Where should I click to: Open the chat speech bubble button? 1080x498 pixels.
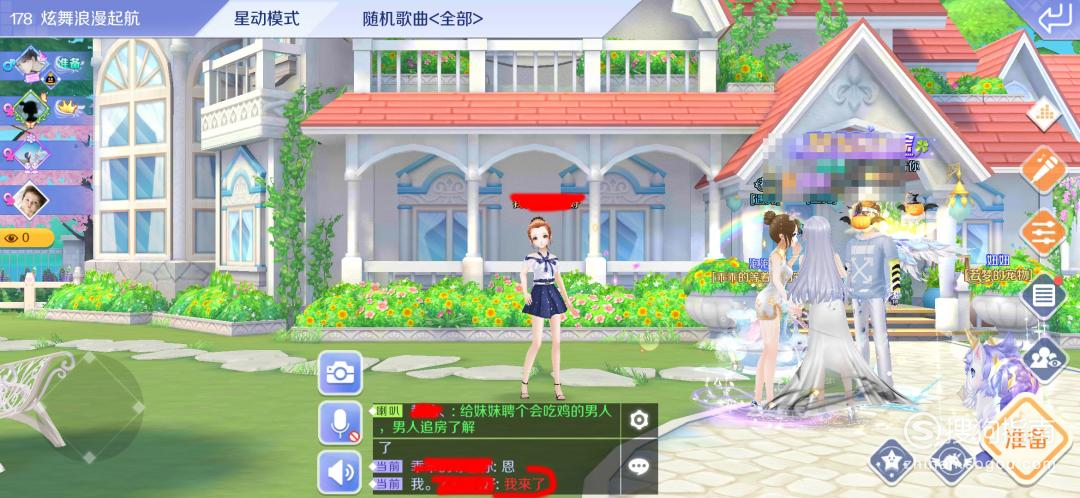click(639, 466)
